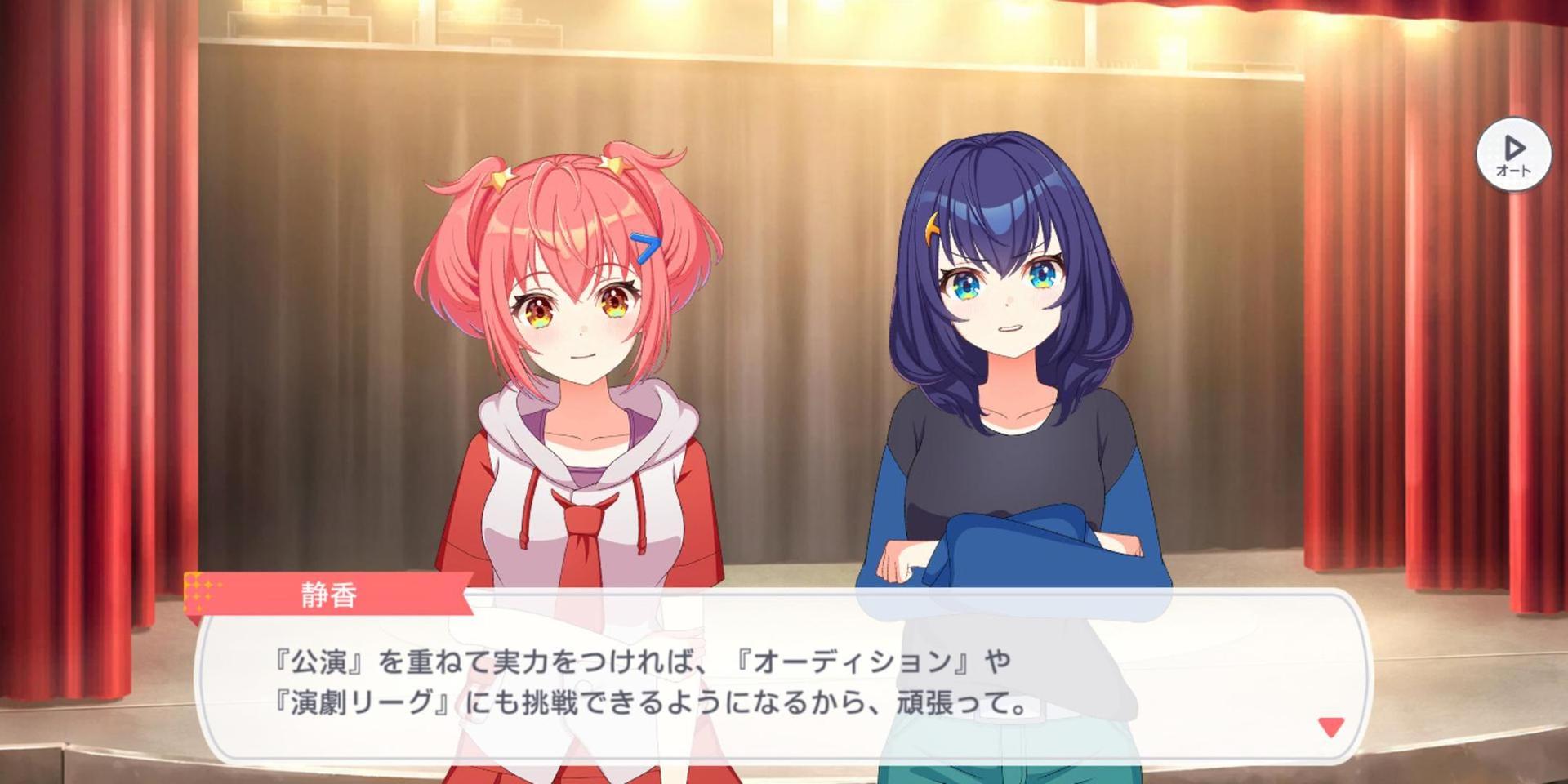Toggle the Auto play button
Viewport: 1568px width, 784px height.
click(1513, 154)
